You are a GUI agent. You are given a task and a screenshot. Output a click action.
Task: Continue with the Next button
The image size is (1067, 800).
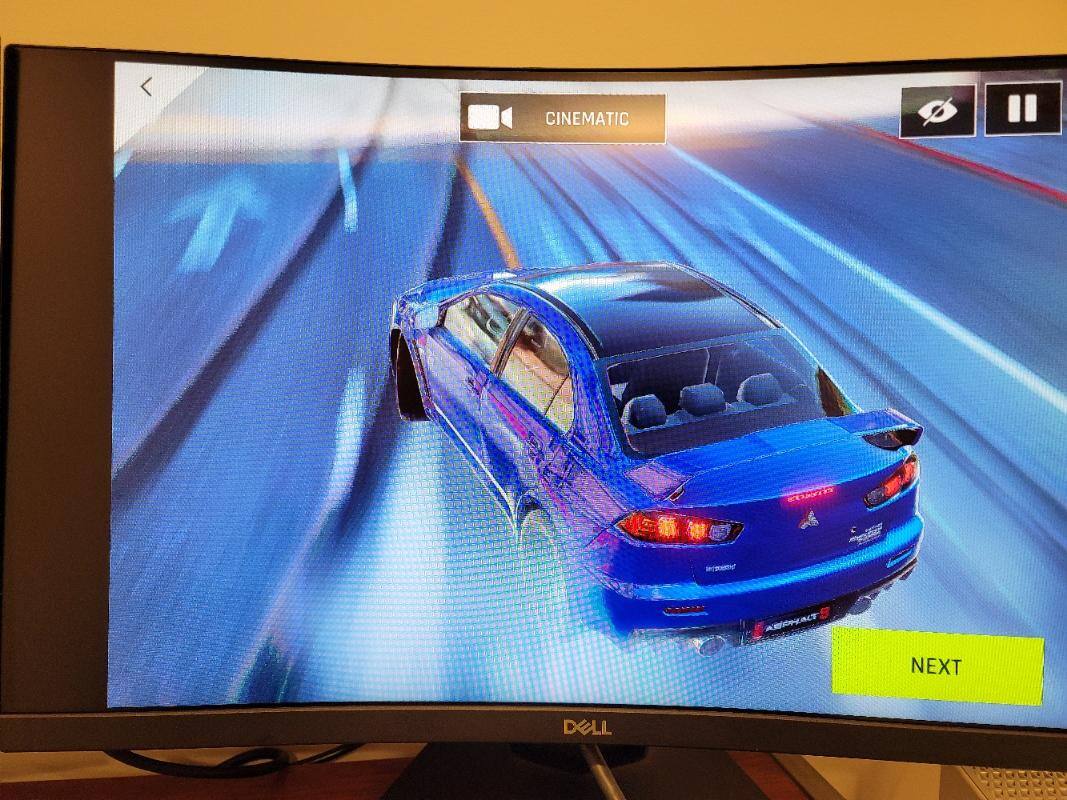click(936, 665)
